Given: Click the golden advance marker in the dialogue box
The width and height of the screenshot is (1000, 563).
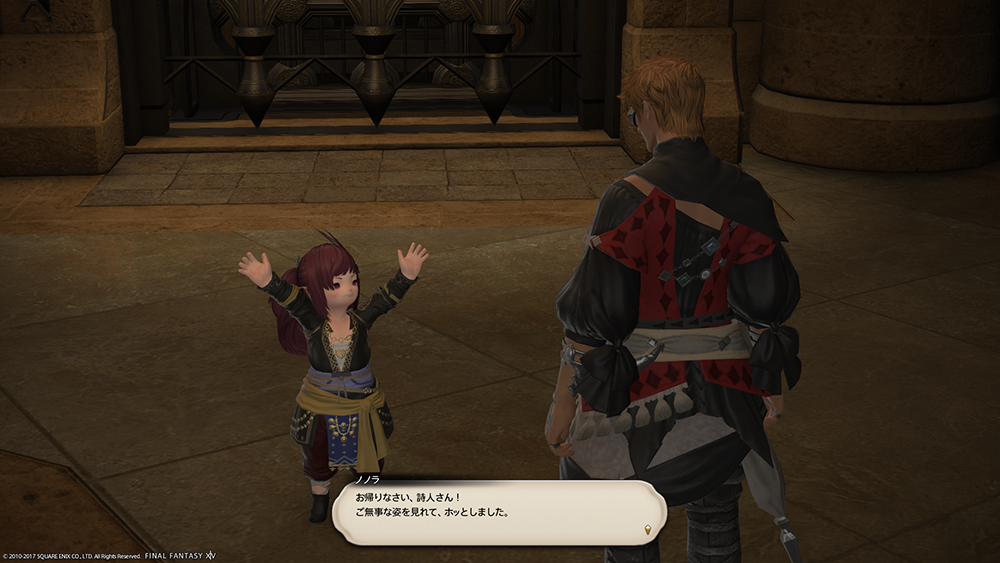Looking at the screenshot, I should click(647, 528).
